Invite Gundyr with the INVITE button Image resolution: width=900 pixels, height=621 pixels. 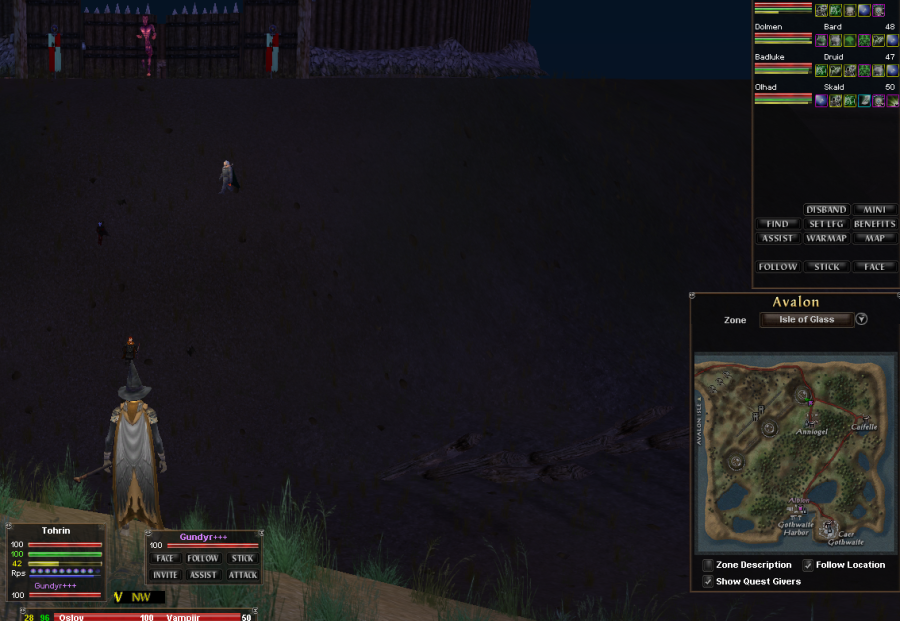166,575
